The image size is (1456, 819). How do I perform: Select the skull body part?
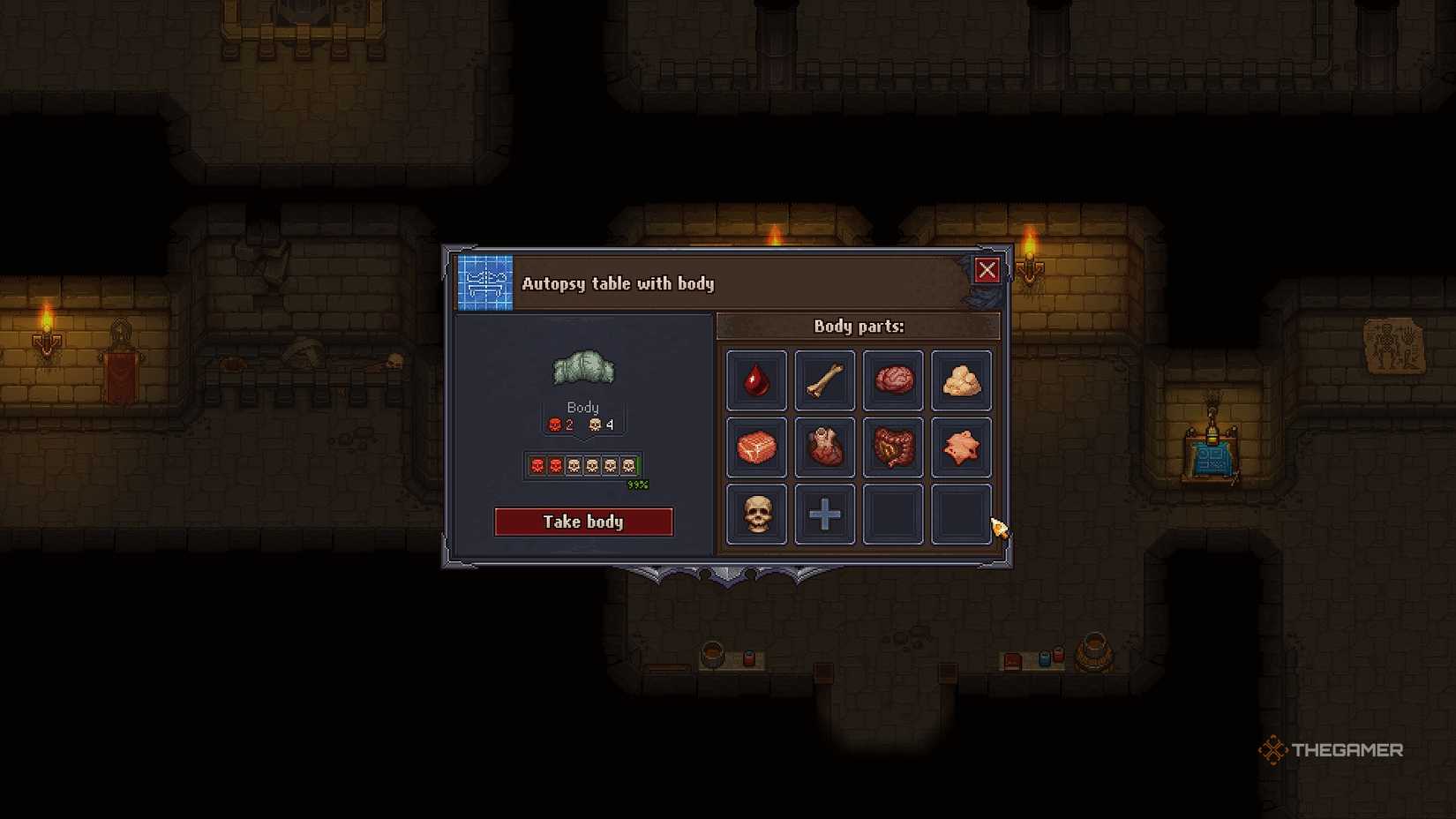[755, 515]
